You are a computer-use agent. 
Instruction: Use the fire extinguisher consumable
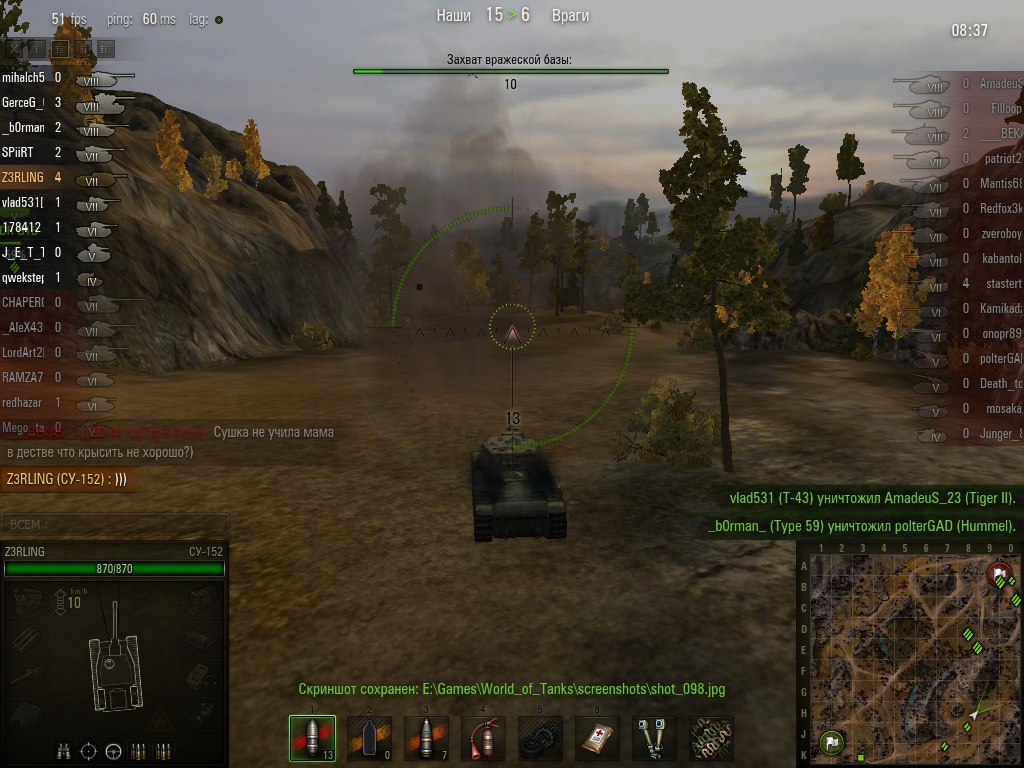pos(483,738)
